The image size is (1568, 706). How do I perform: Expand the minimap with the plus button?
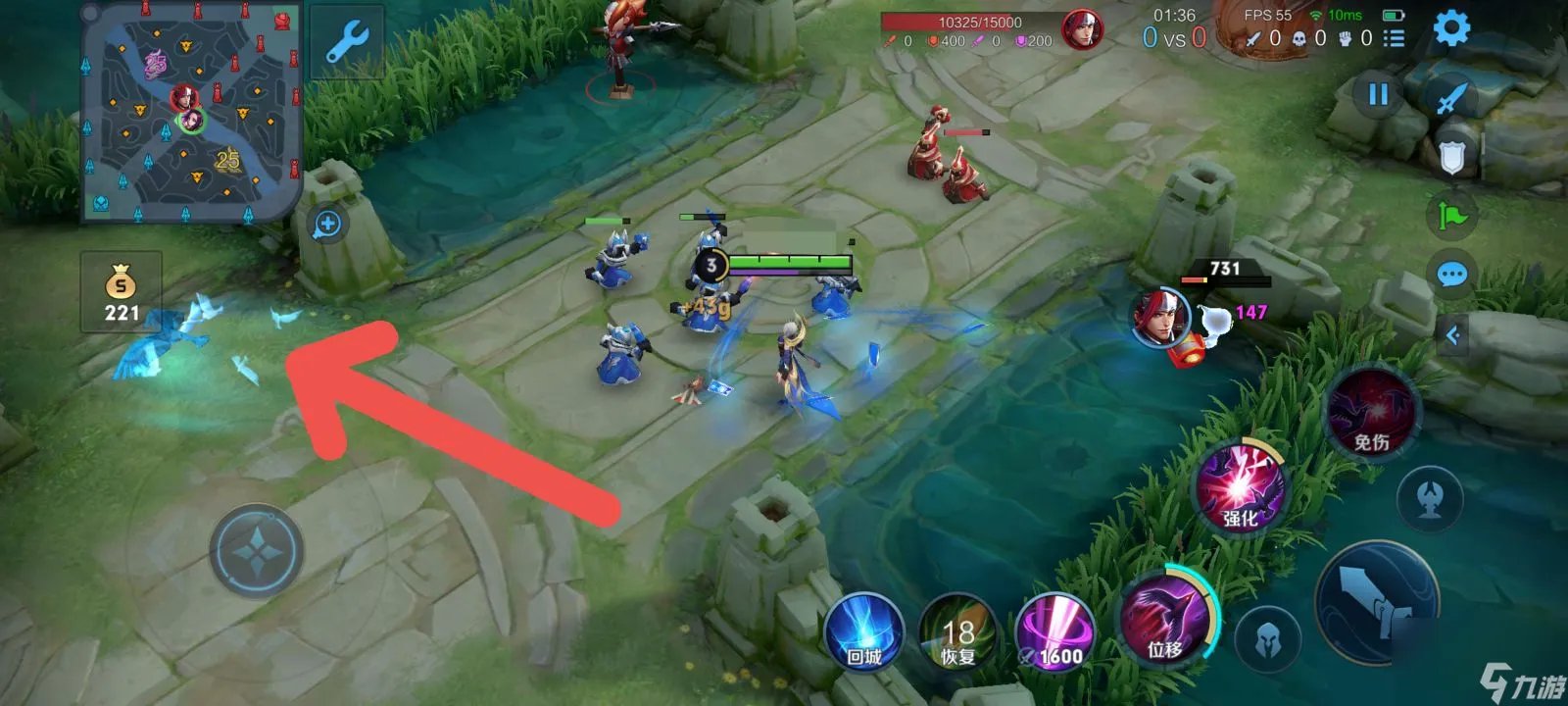327,225
